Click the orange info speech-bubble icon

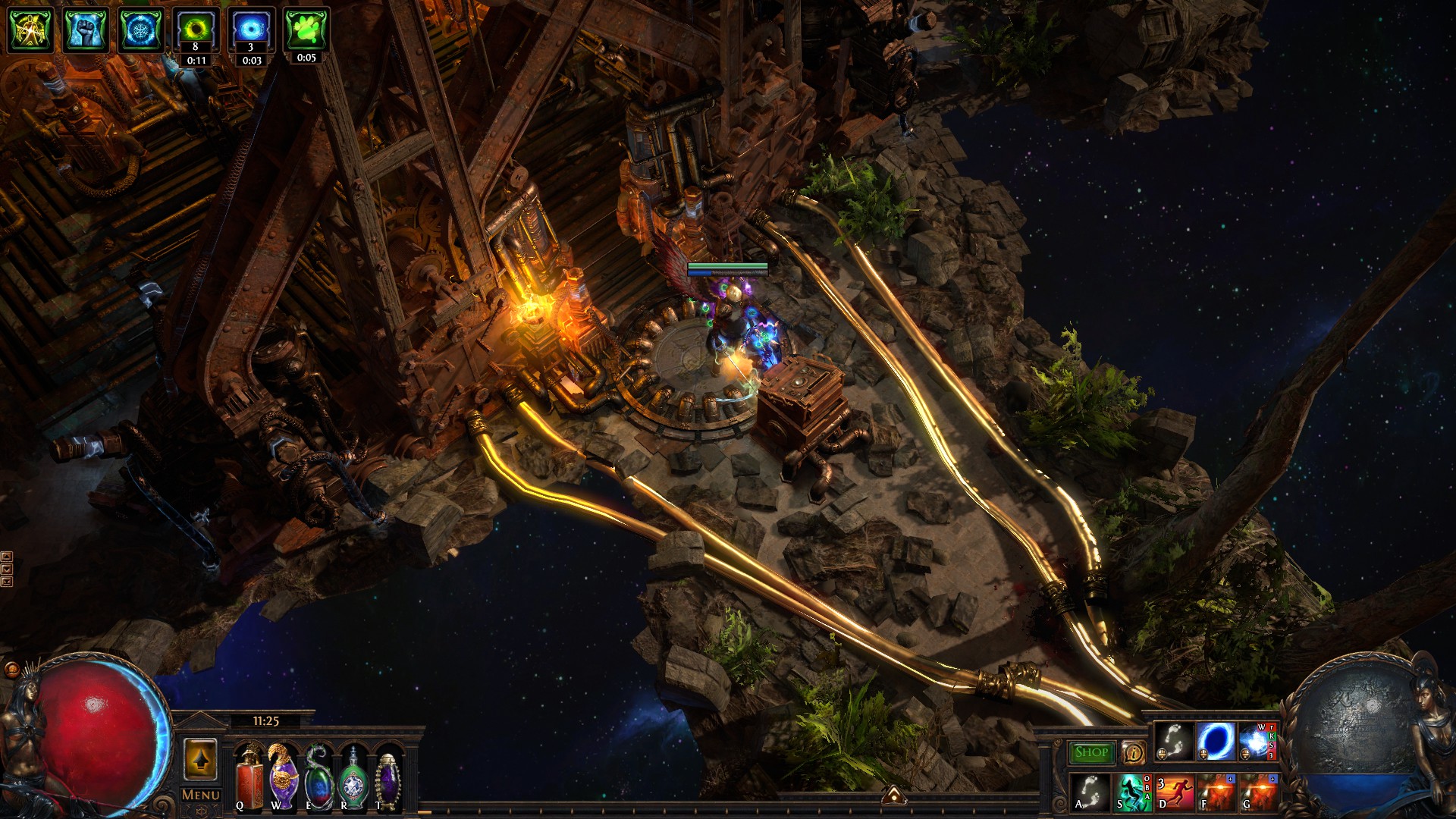pos(1134,752)
